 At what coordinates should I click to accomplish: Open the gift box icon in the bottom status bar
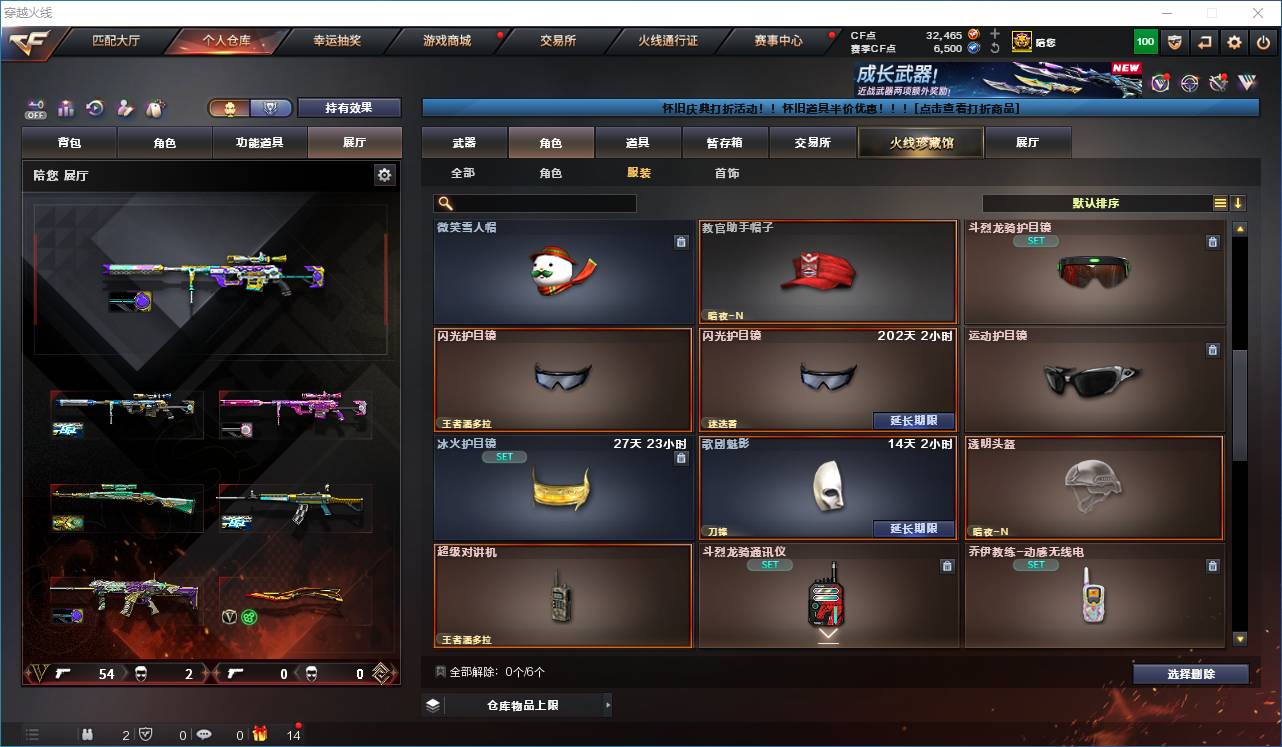coord(261,735)
